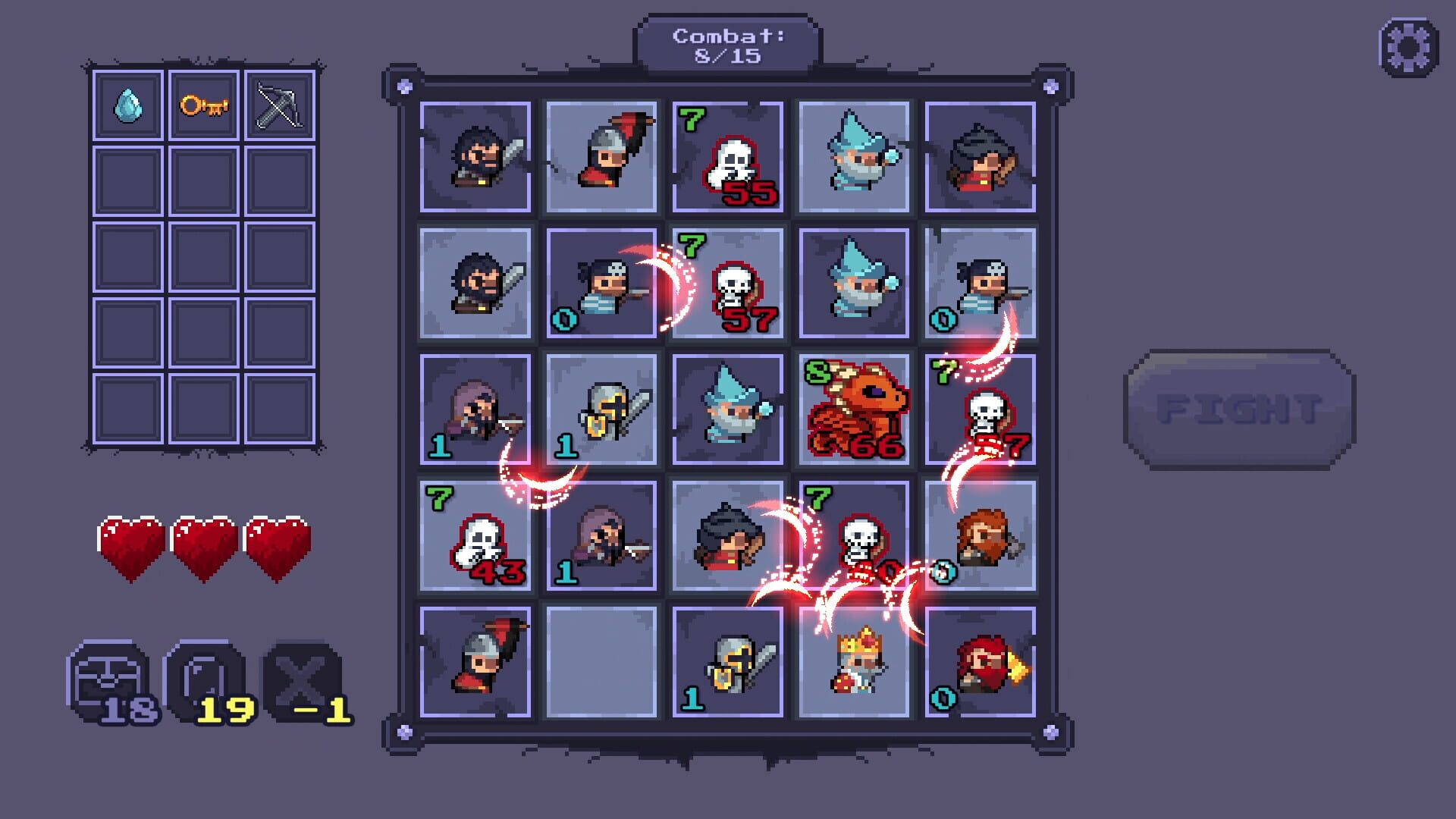Click the Combat 8/15 banner
Viewport: 1456px width, 819px height.
[x=730, y=43]
